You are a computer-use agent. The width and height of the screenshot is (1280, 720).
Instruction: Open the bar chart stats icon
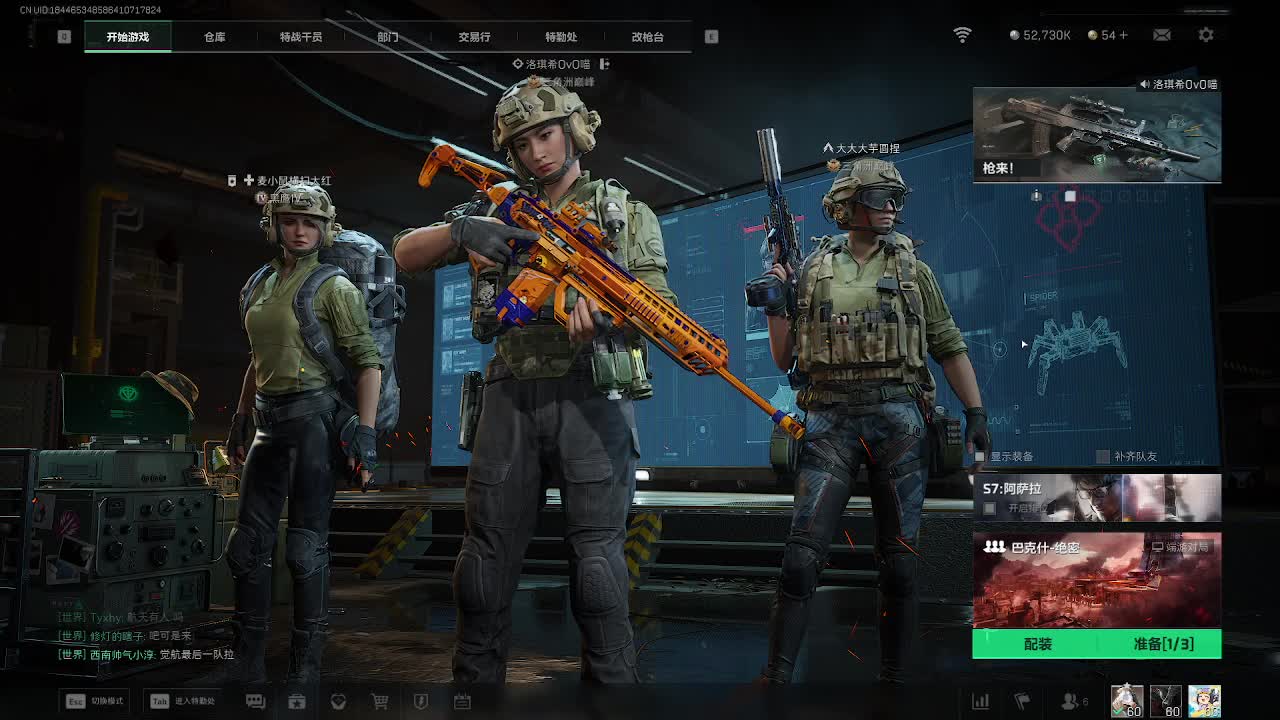coord(981,702)
